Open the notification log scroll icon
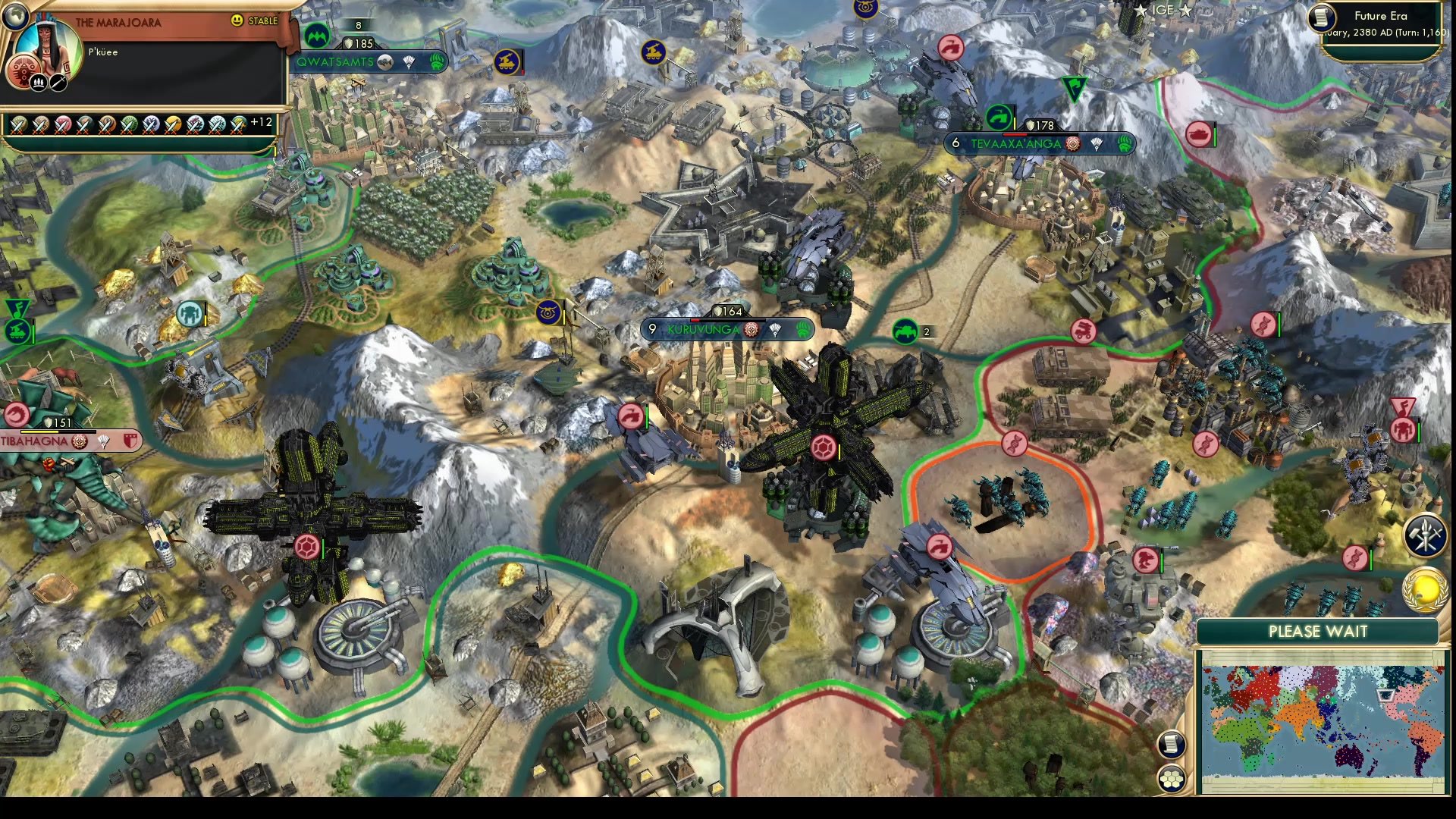This screenshot has width=1456, height=819. click(1170, 743)
